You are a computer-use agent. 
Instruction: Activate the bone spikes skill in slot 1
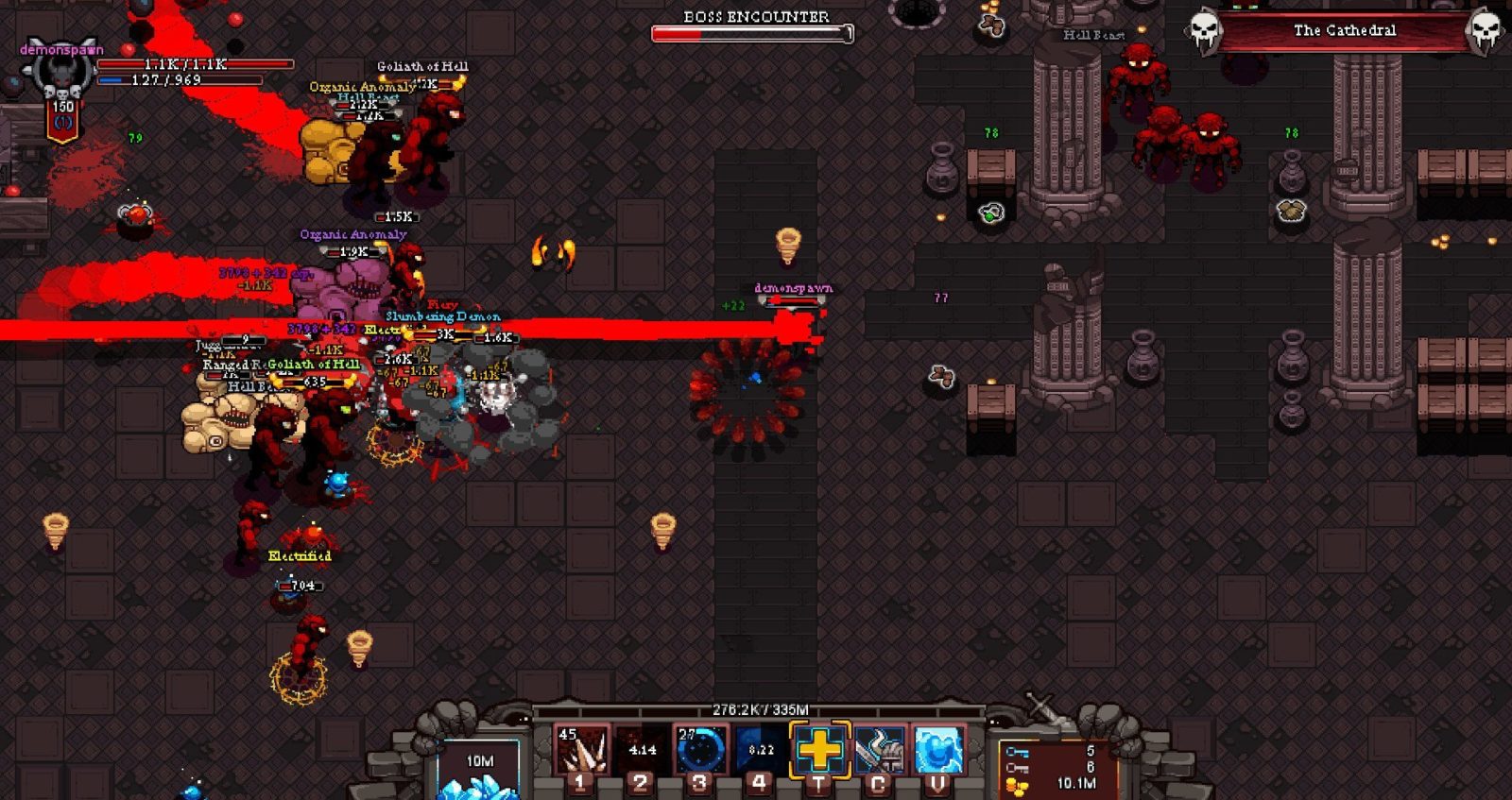click(x=580, y=750)
